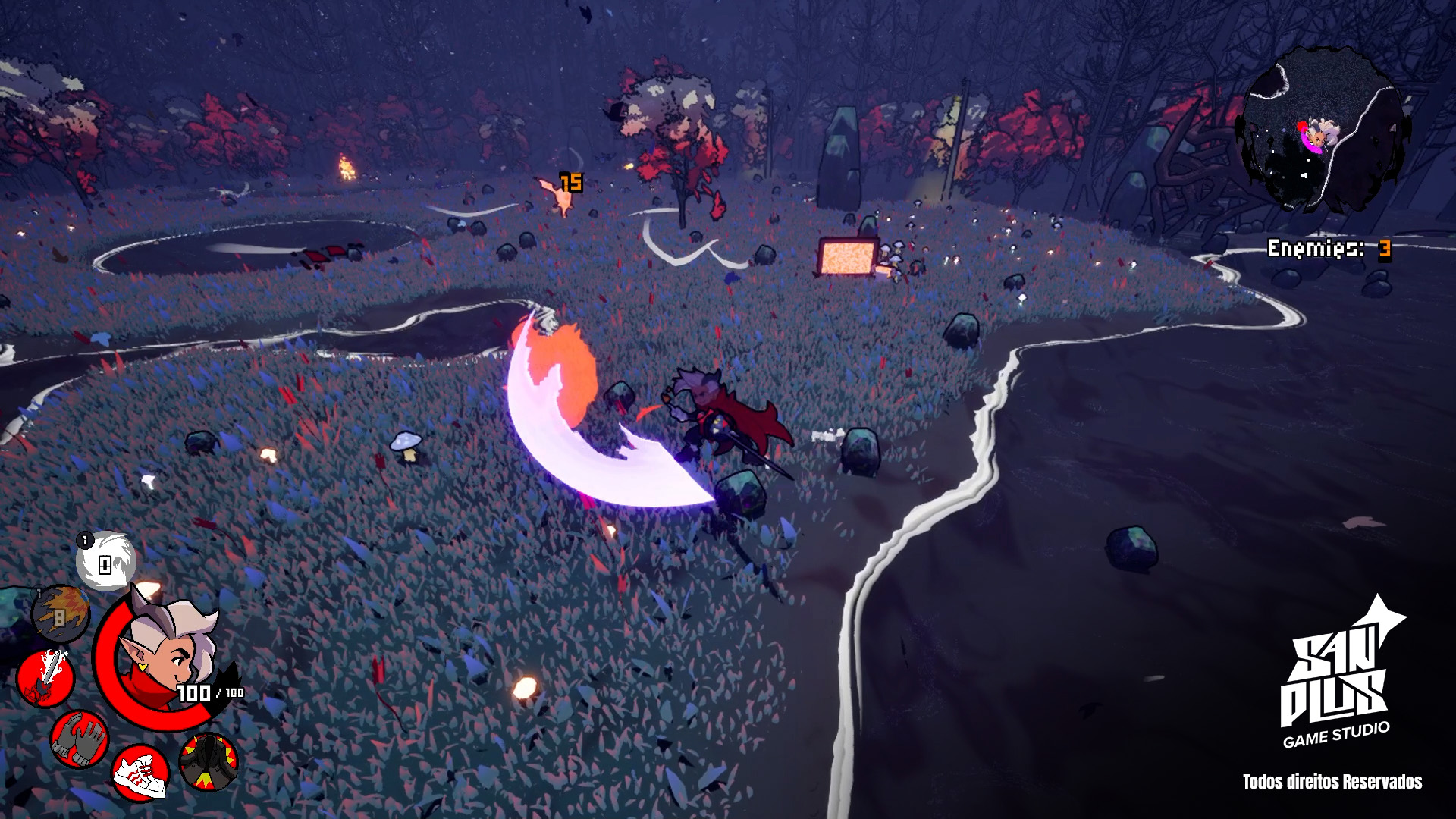This screenshot has height=819, width=1456.
Task: Click the Enemies: 3 counter
Action: [1332, 246]
